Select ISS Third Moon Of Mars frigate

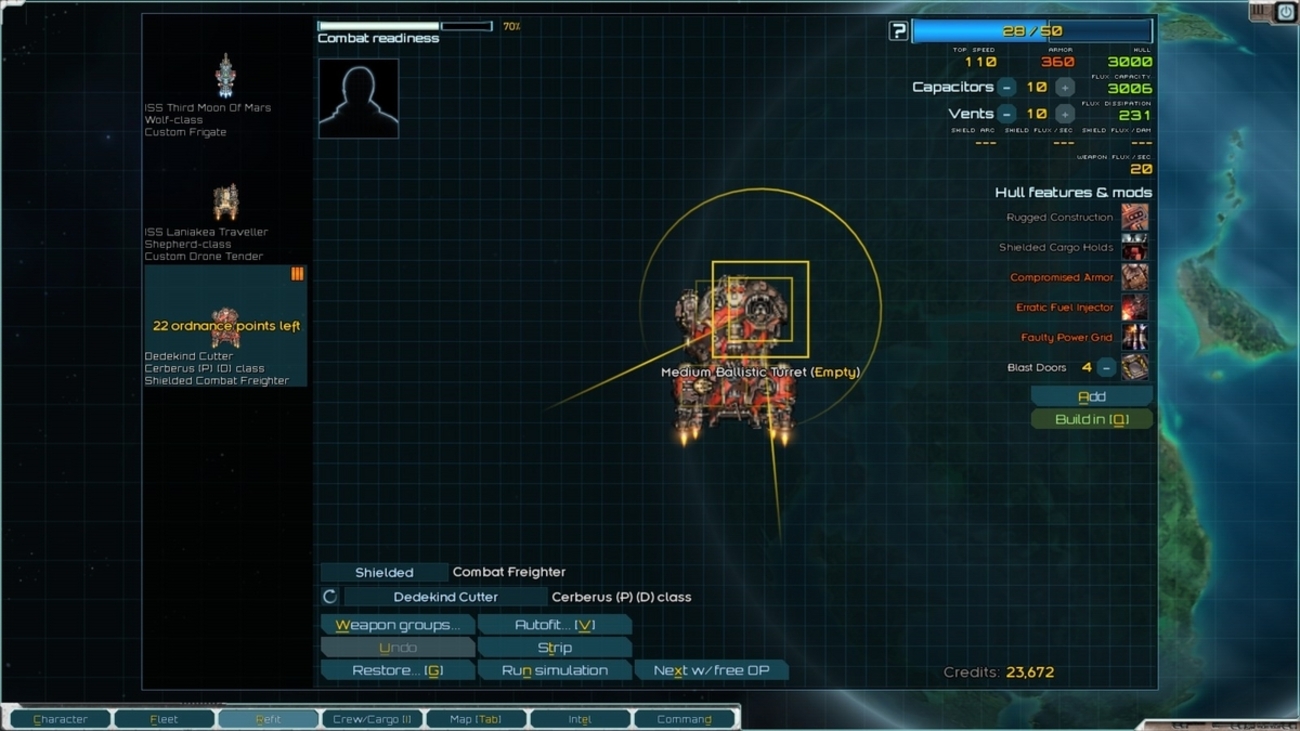tap(225, 77)
